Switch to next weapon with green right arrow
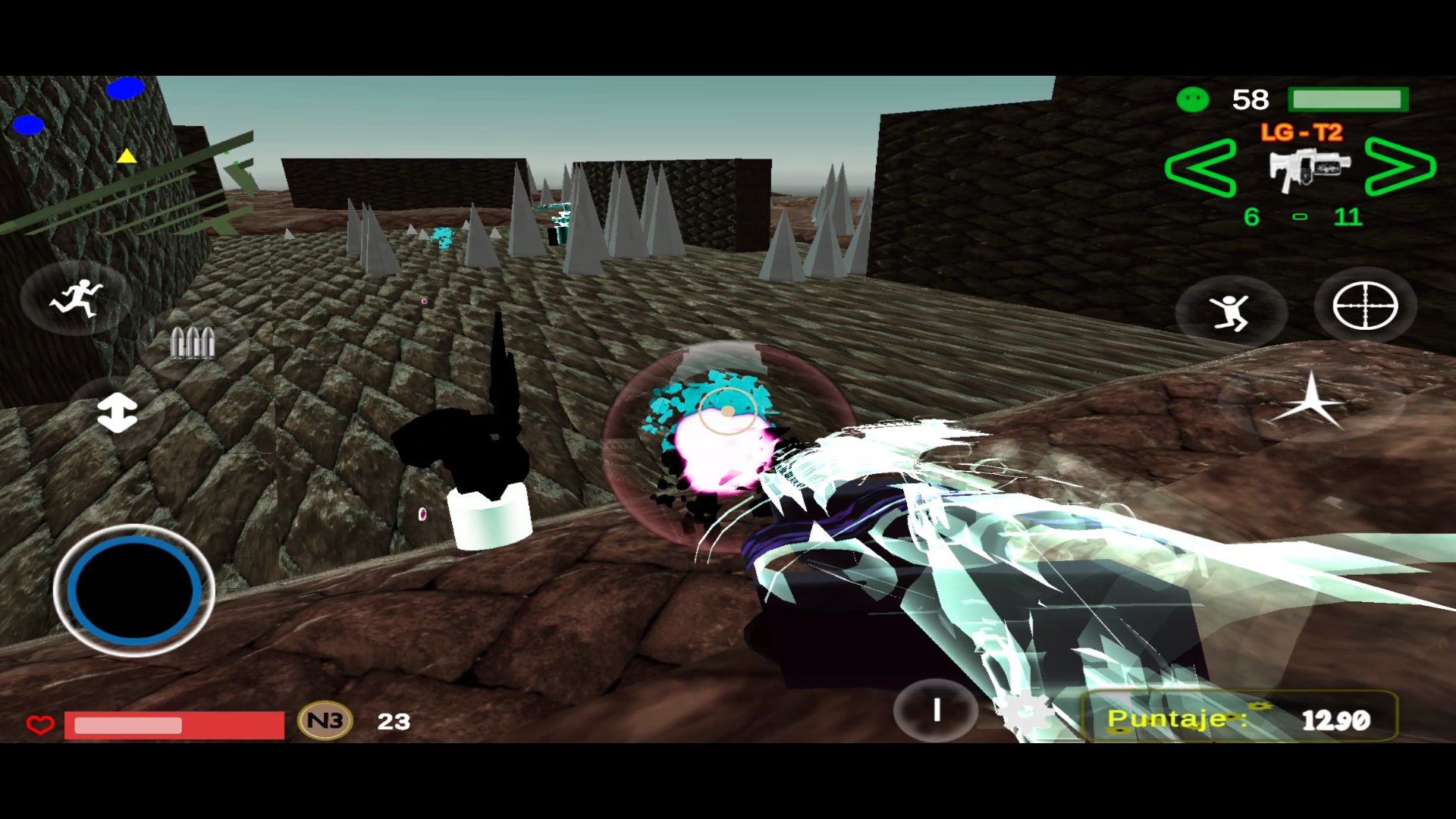Viewport: 1456px width, 819px height. (x=1400, y=167)
